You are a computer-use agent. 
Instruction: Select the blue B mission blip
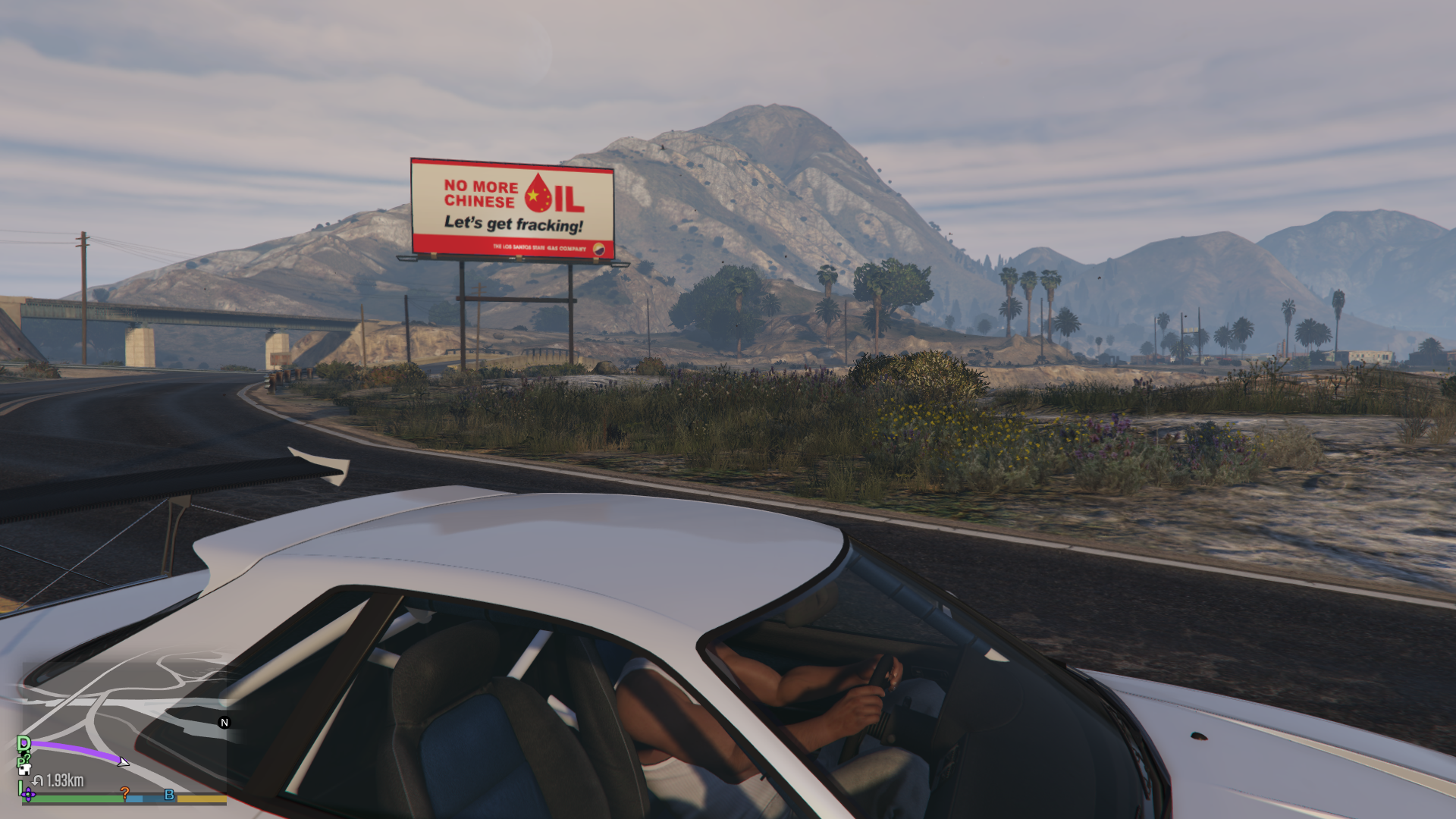coord(169,795)
